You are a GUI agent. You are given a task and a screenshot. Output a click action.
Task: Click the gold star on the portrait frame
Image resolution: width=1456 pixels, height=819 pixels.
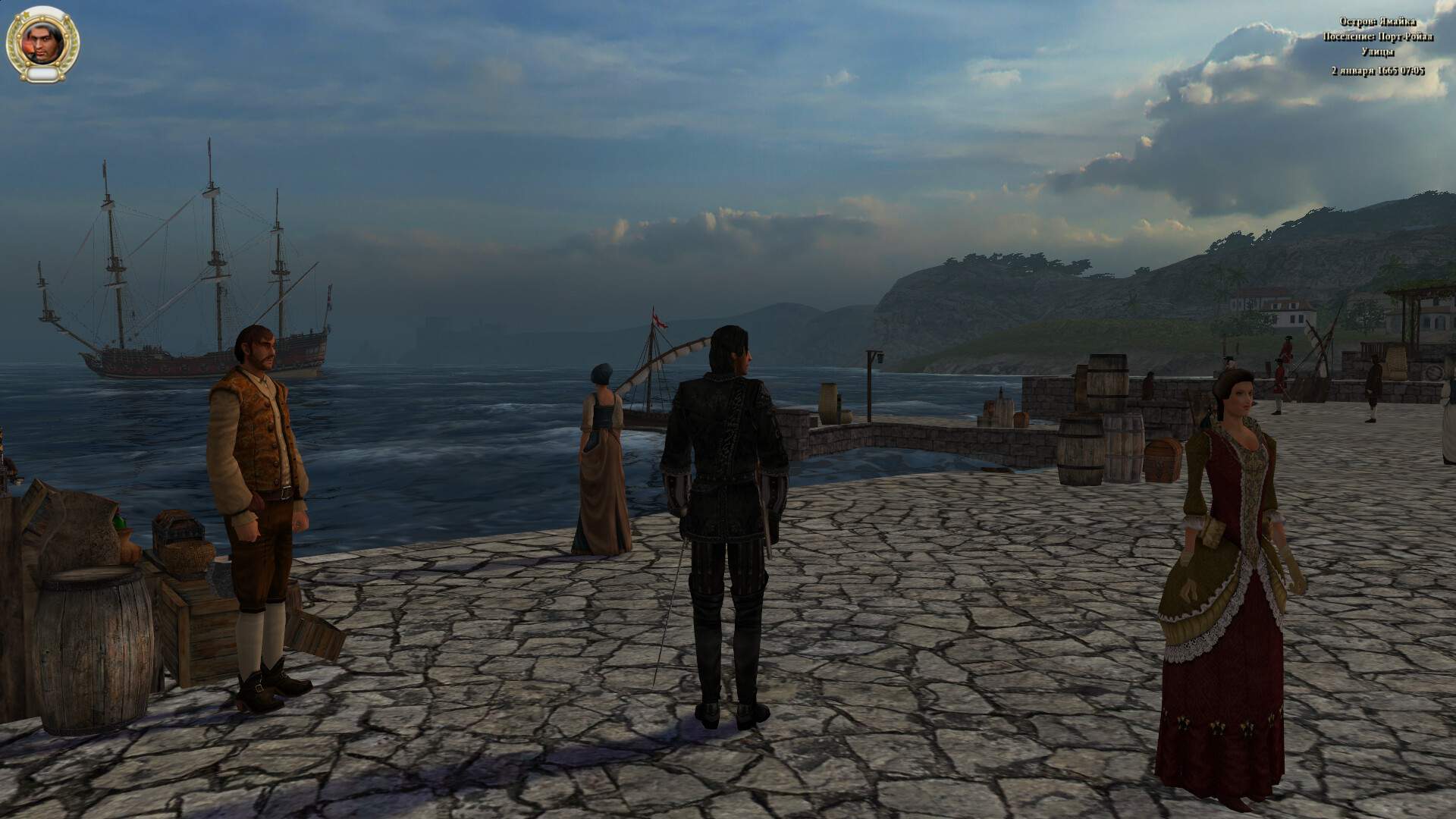27,14
